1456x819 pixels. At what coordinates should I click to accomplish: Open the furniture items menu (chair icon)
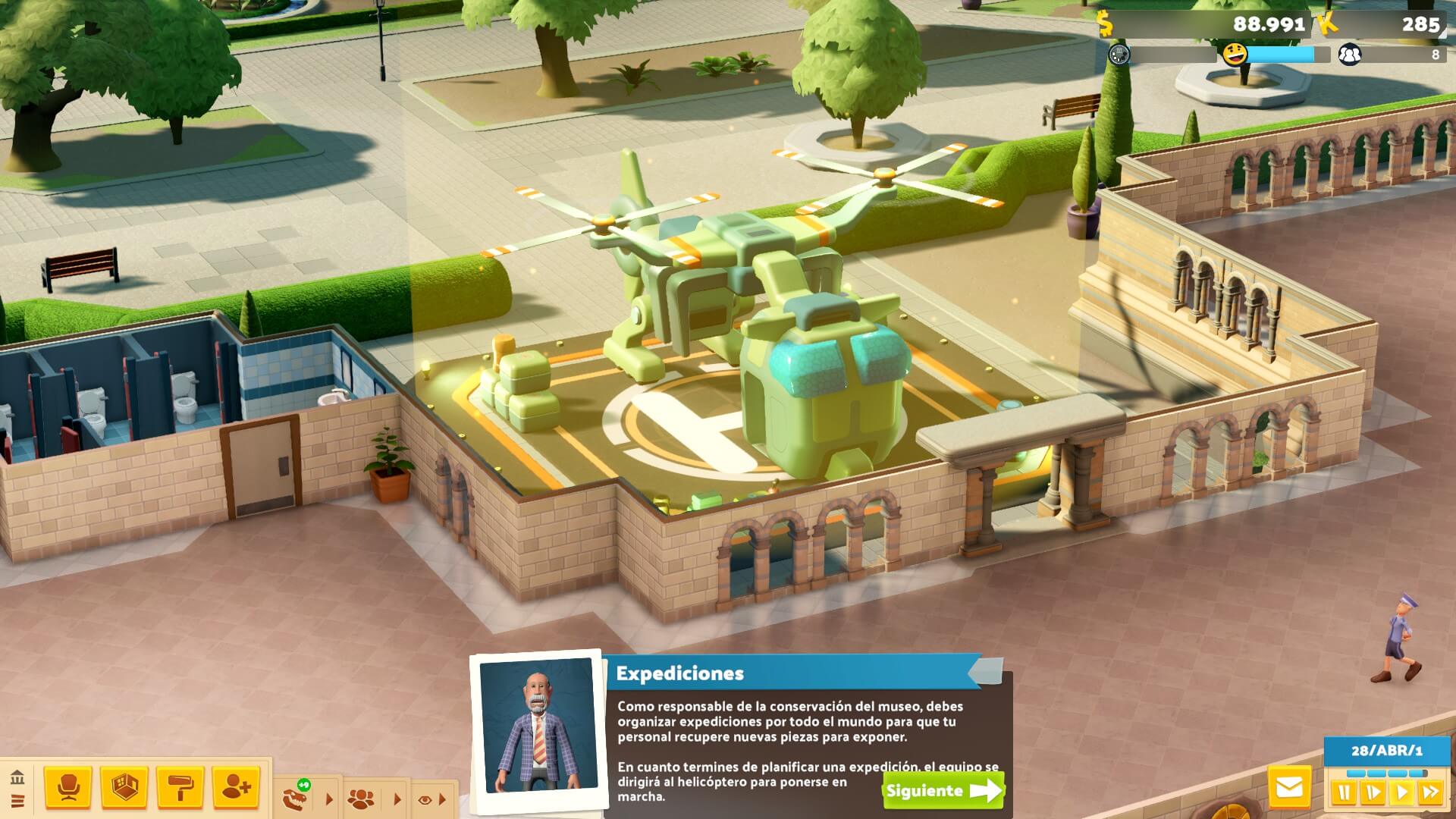click(x=68, y=787)
